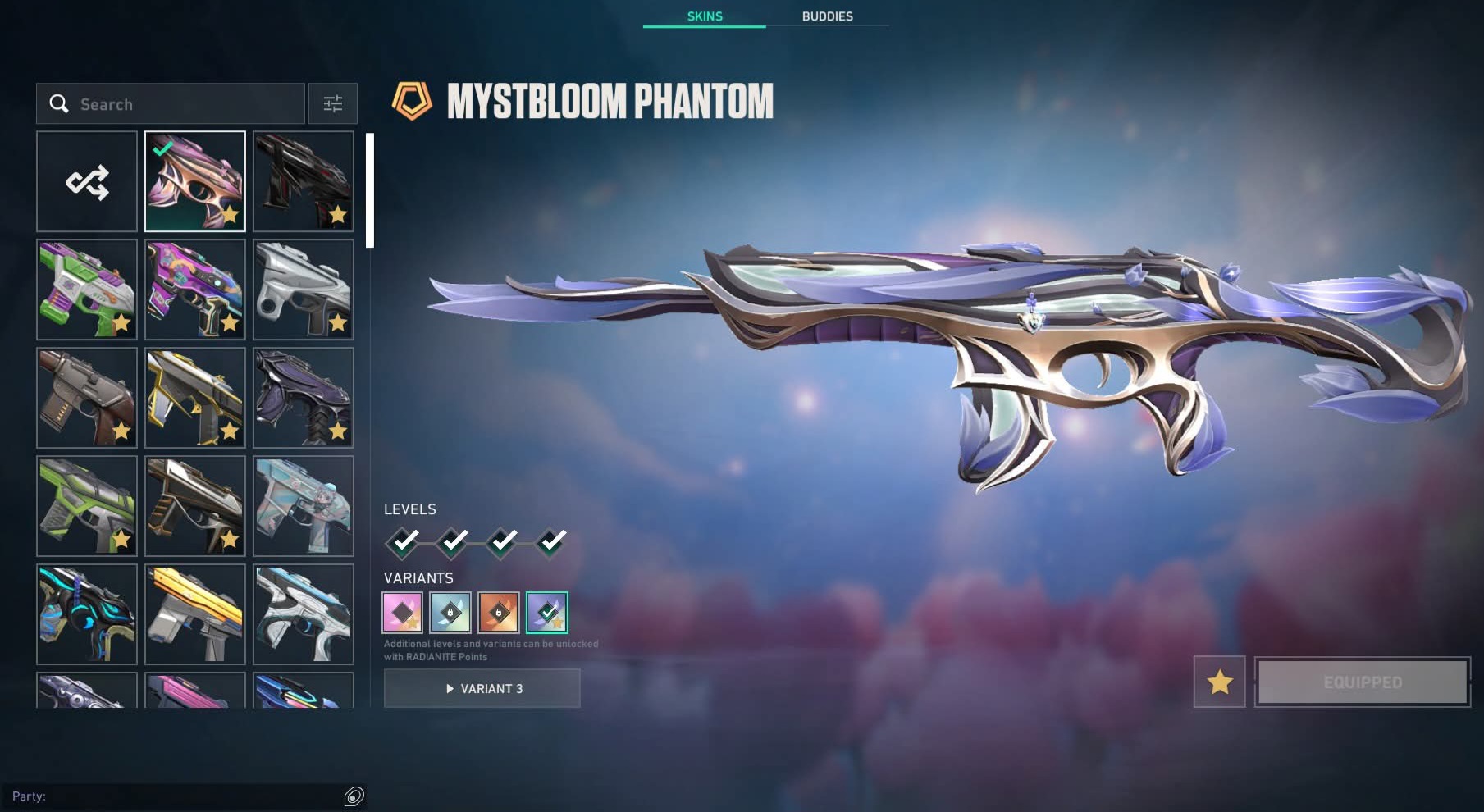
Task: Select the brown wooden Phantom skin
Action: [87, 398]
